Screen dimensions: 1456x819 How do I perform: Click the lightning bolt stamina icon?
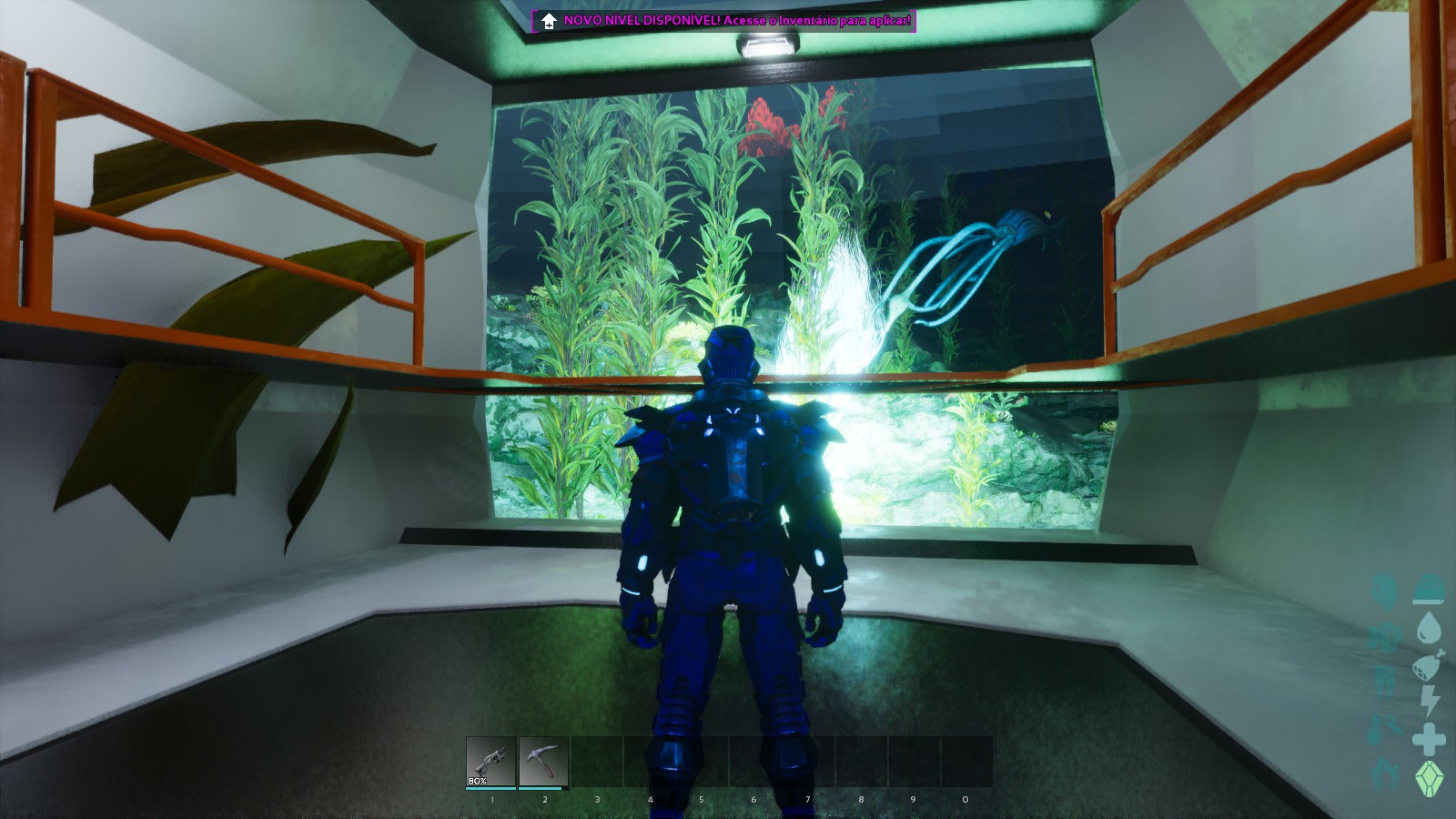1431,701
